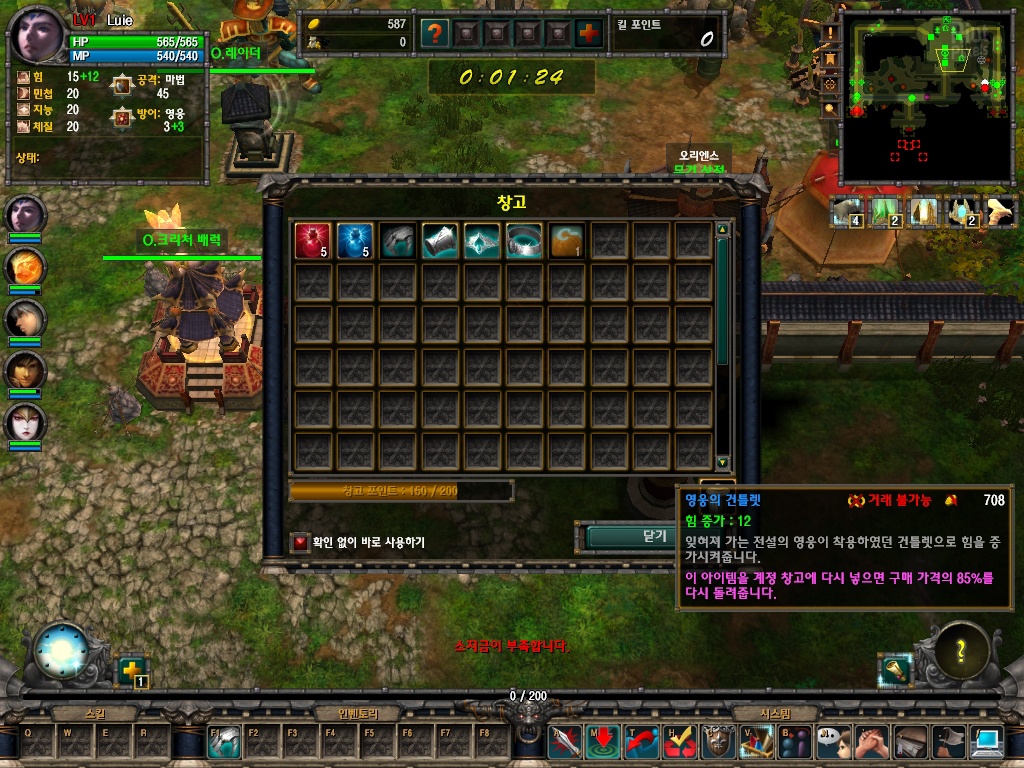The width and height of the screenshot is (1024, 768).
Task: Click the storage scroll-up arrow
Action: pyautogui.click(x=723, y=229)
